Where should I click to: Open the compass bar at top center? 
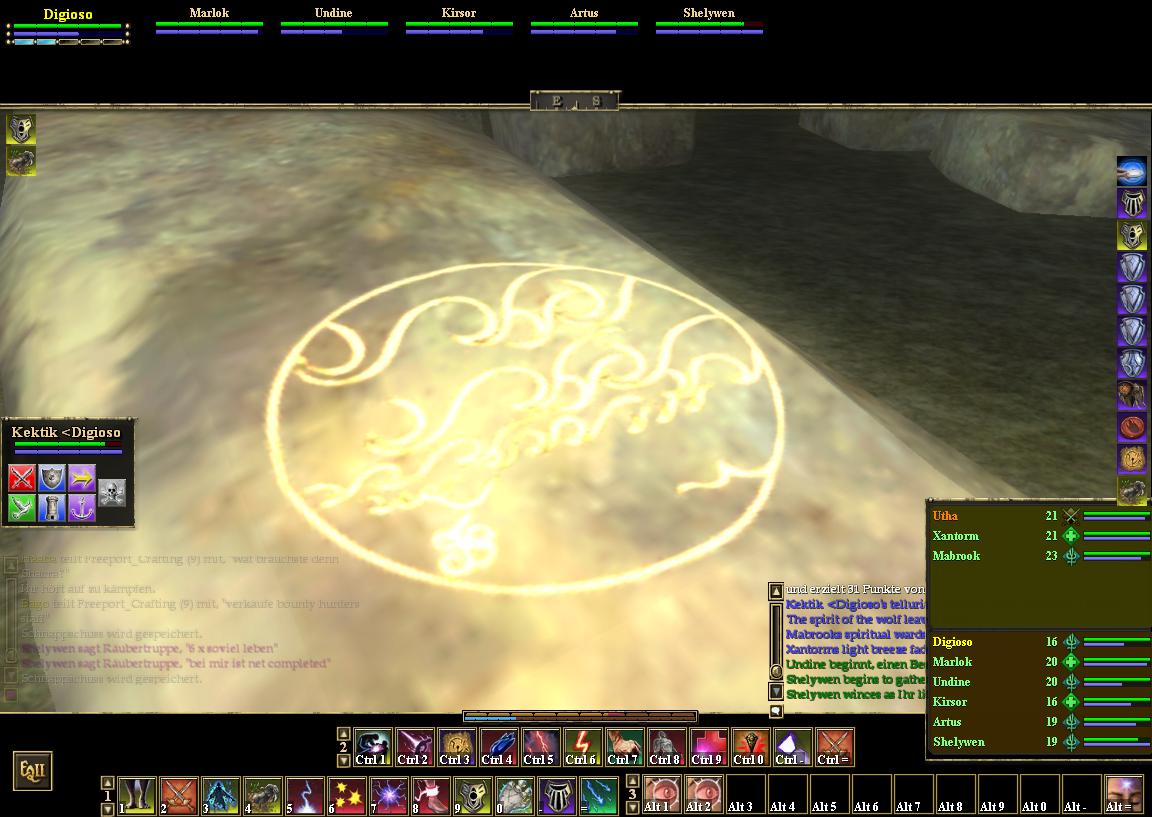(575, 100)
